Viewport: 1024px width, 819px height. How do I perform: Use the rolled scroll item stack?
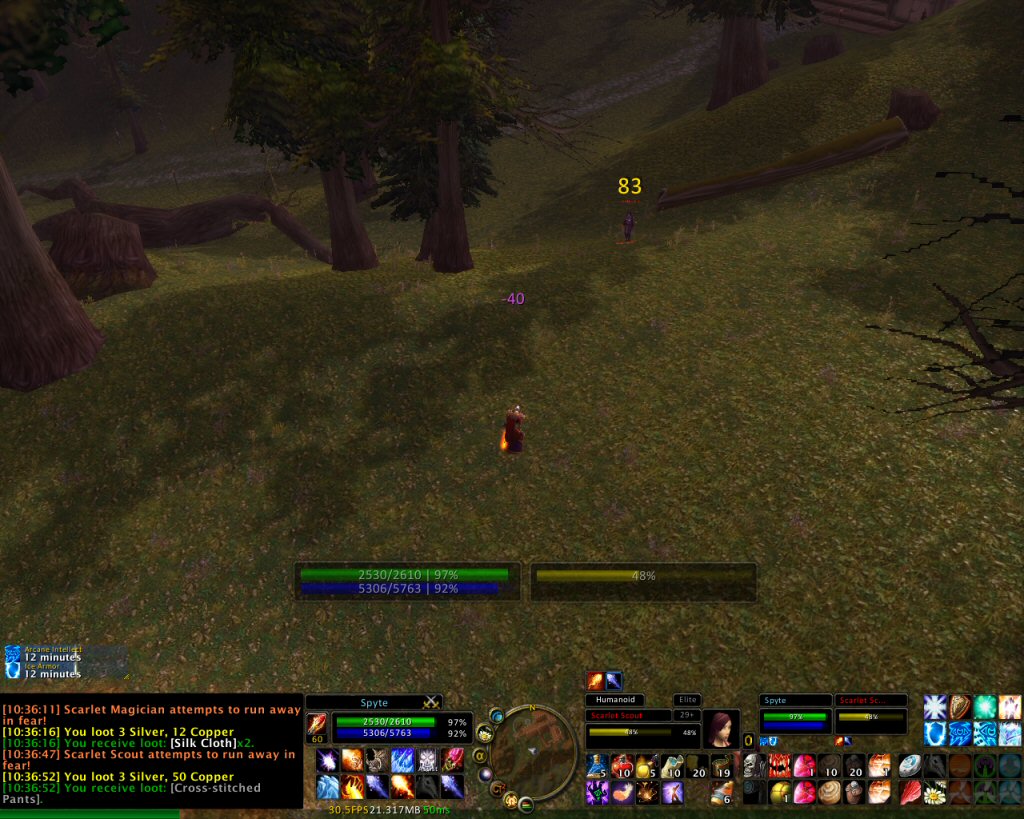coord(672,767)
